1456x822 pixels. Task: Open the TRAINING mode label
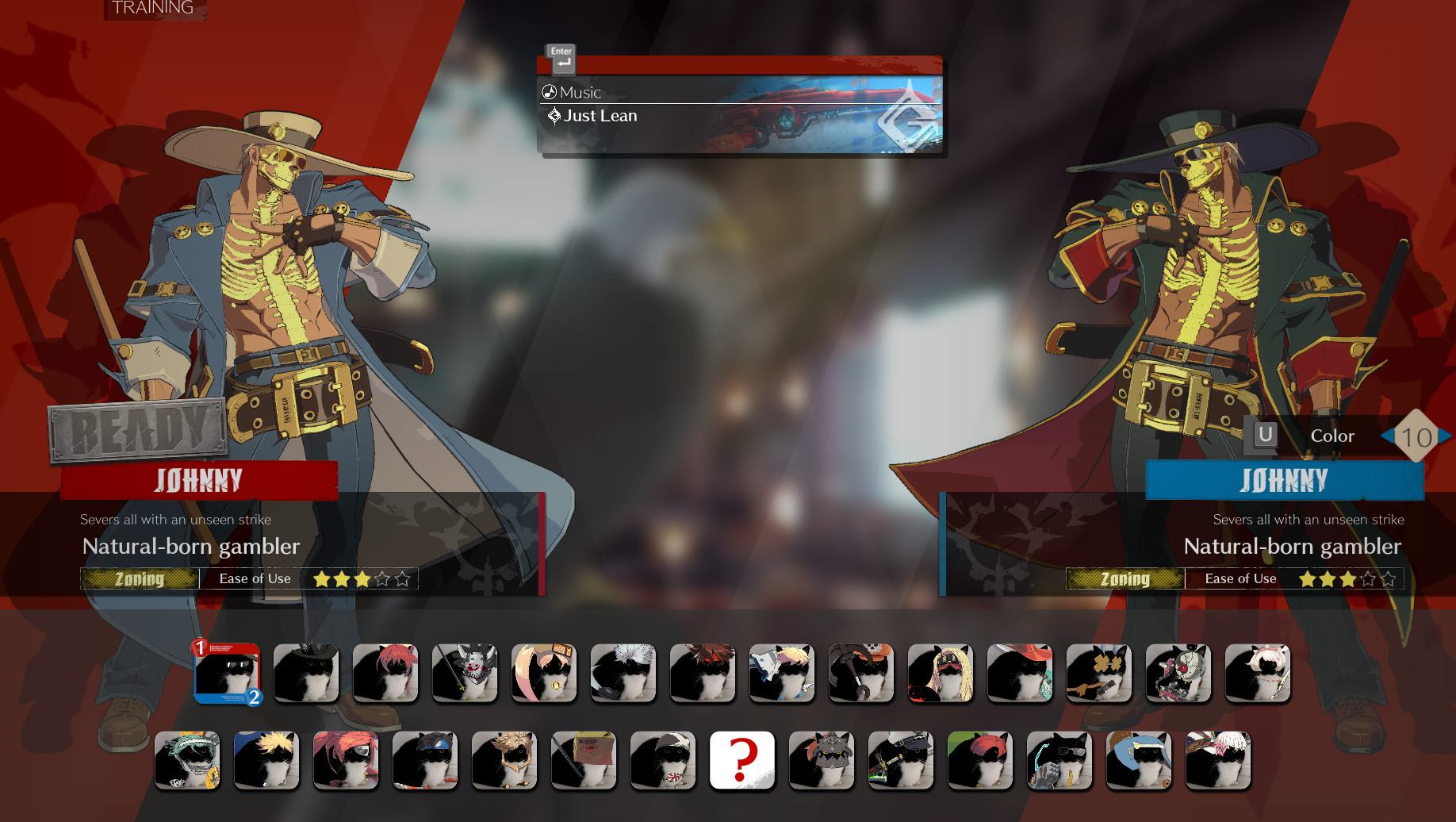coord(151,9)
